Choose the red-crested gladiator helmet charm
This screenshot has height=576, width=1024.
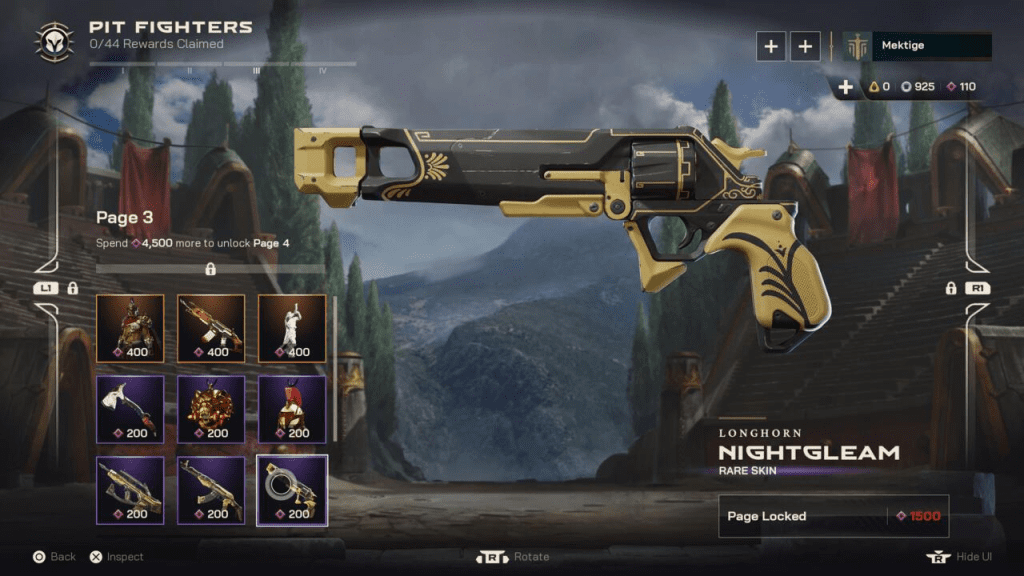pyautogui.click(x=291, y=408)
